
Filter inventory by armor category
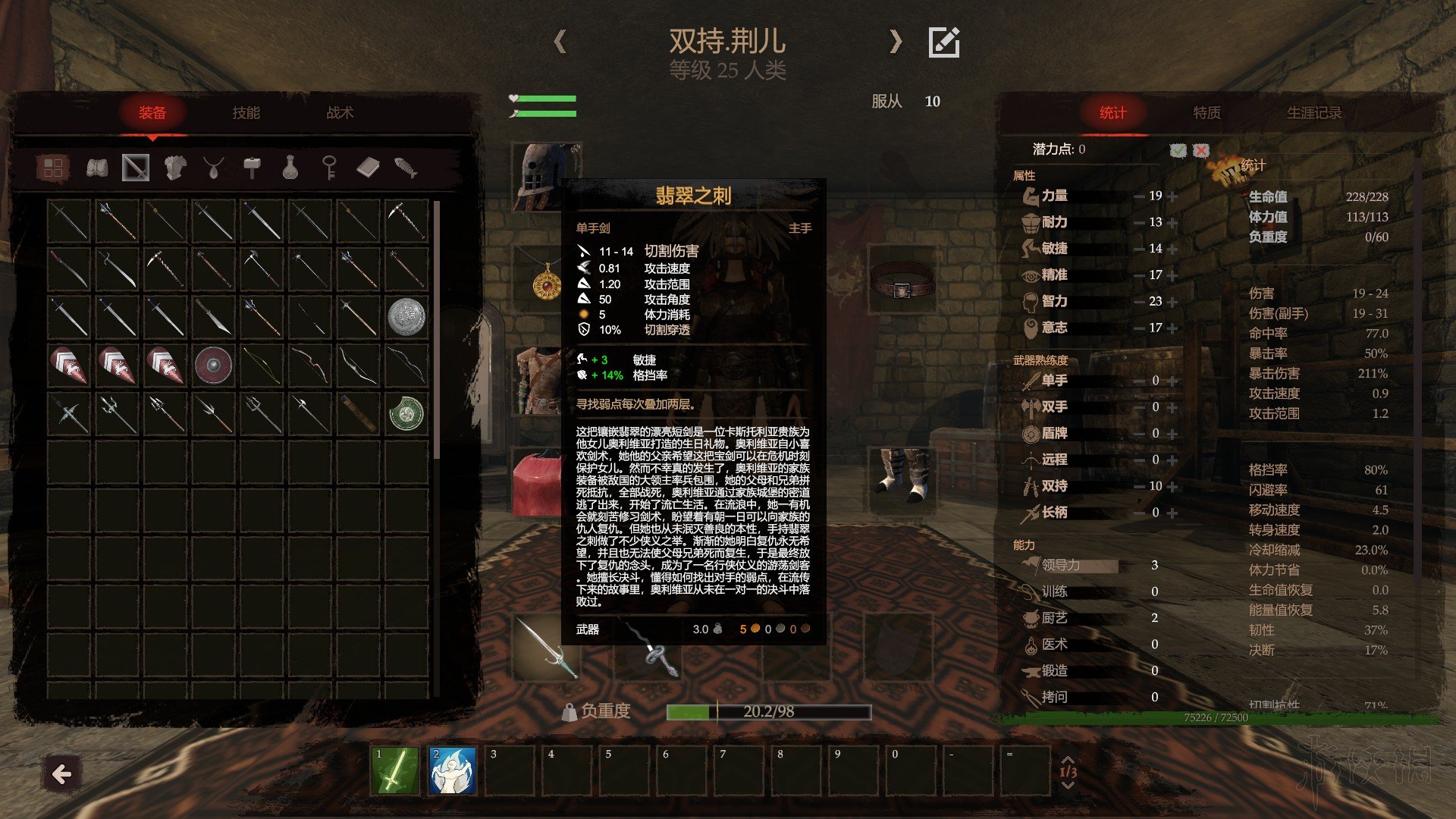point(175,168)
